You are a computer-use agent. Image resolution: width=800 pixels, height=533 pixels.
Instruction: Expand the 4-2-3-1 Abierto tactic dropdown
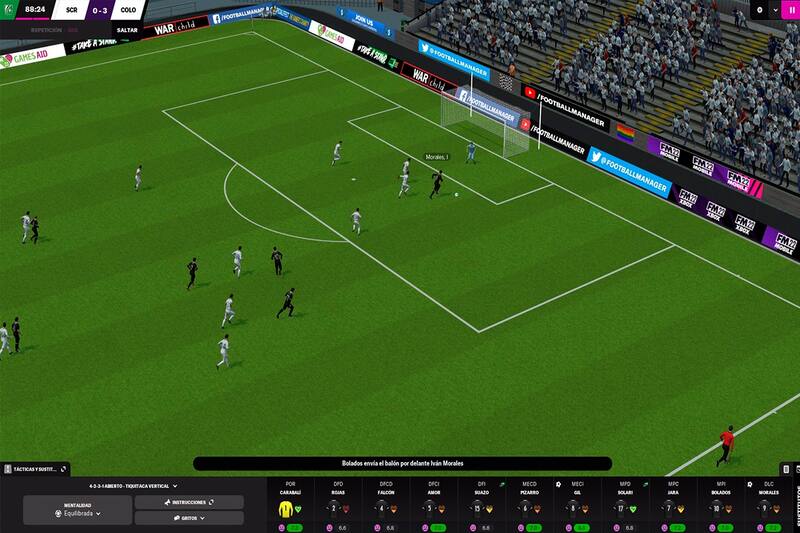point(131,486)
